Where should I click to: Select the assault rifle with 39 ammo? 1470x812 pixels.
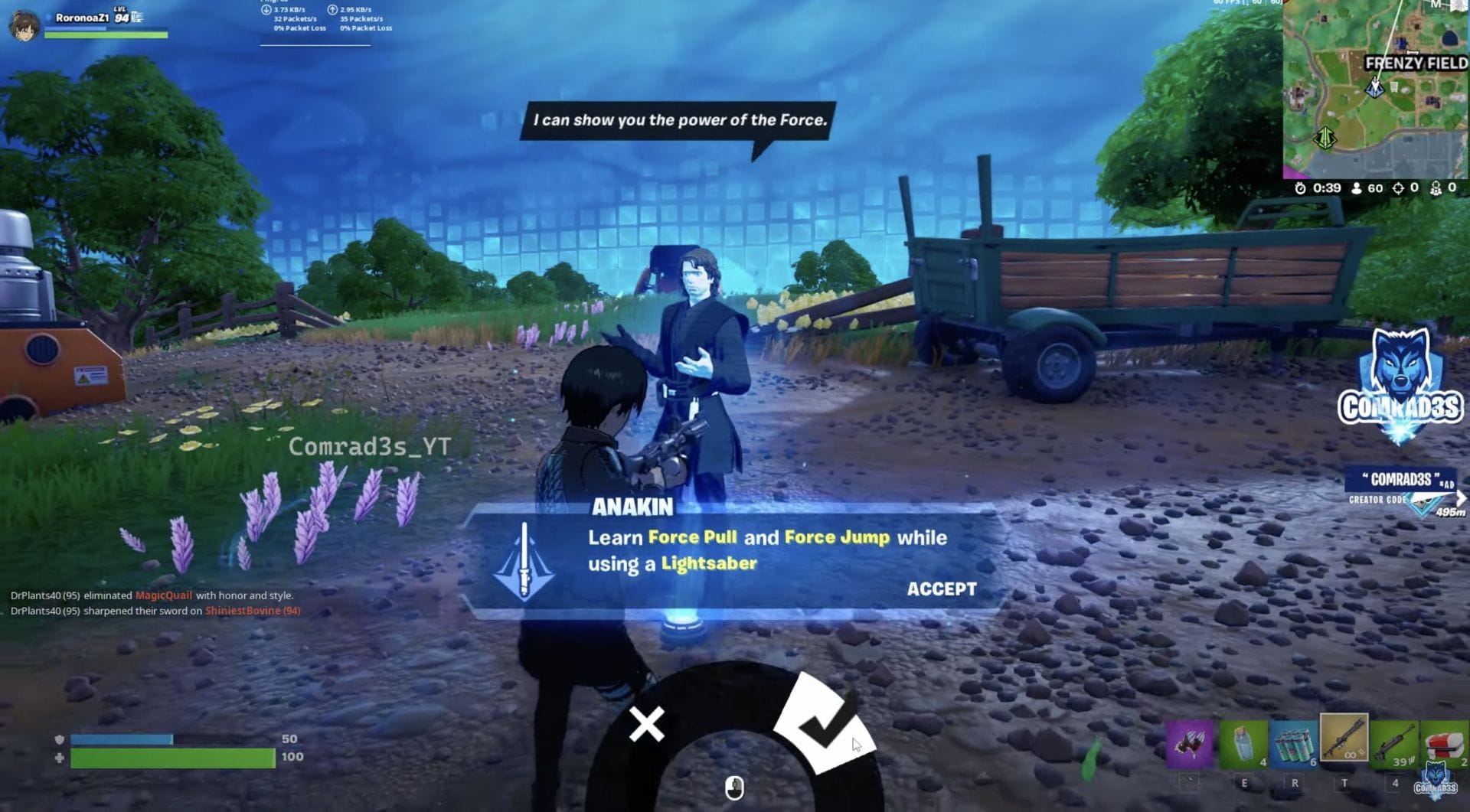1395,742
